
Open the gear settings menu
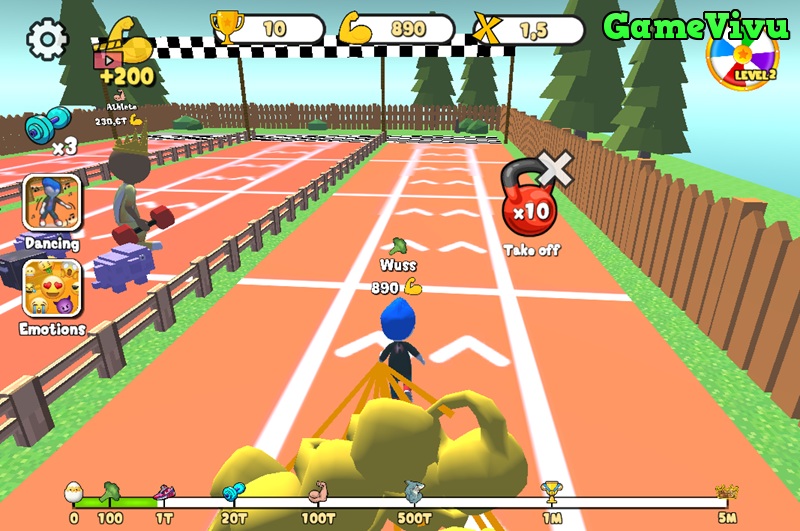[x=46, y=40]
